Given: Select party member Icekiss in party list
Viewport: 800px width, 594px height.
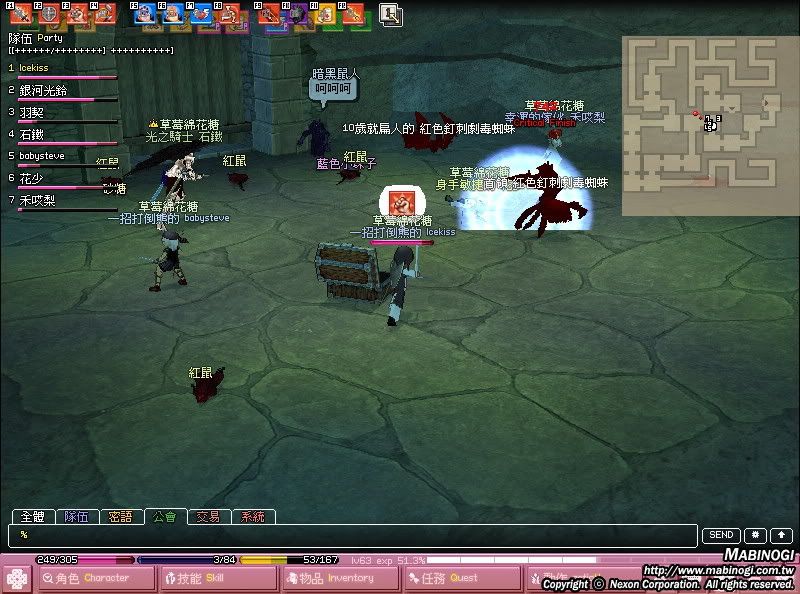Looking at the screenshot, I should (x=35, y=68).
